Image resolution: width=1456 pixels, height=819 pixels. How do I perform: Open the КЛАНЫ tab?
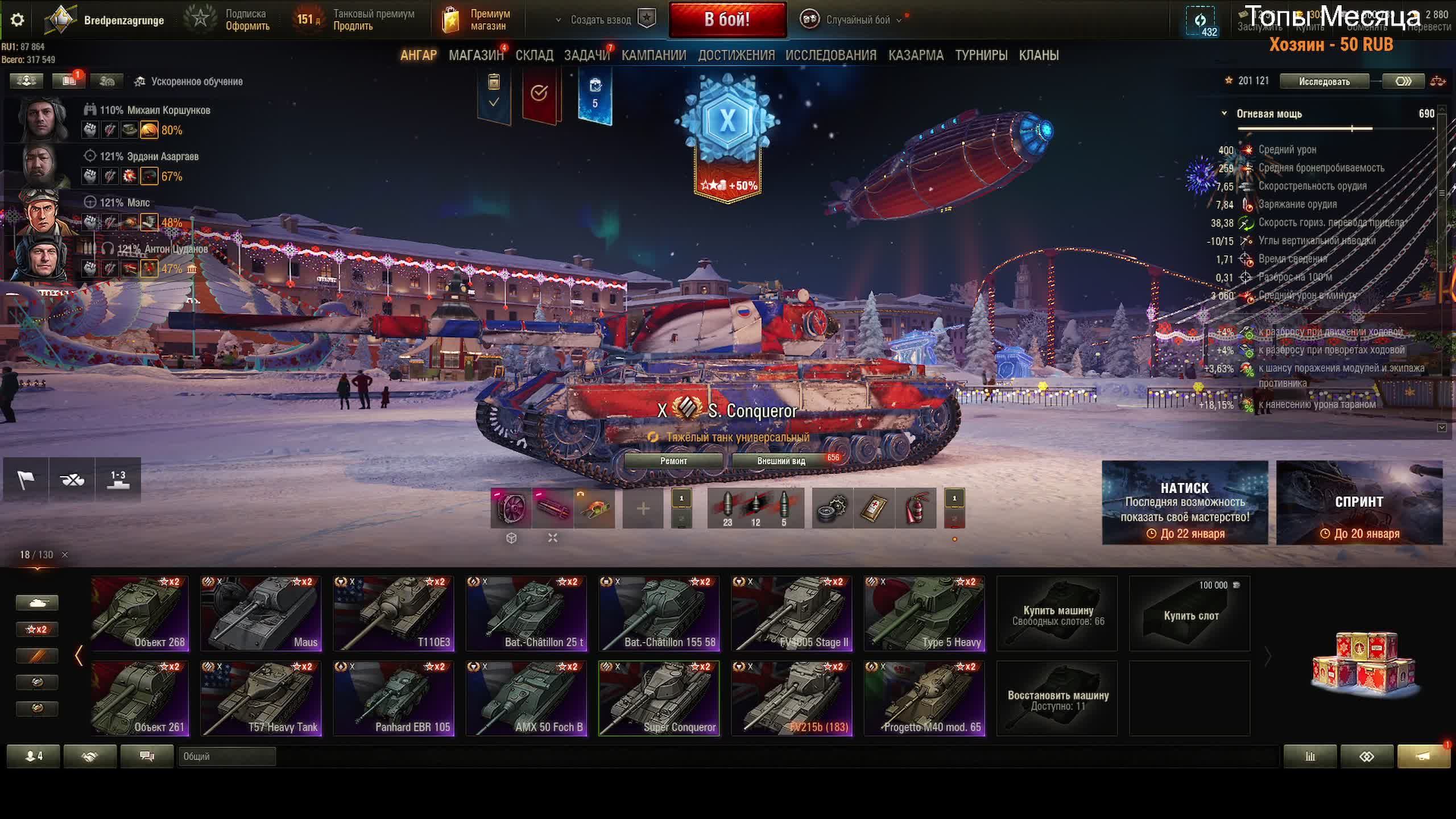pyautogui.click(x=1039, y=55)
